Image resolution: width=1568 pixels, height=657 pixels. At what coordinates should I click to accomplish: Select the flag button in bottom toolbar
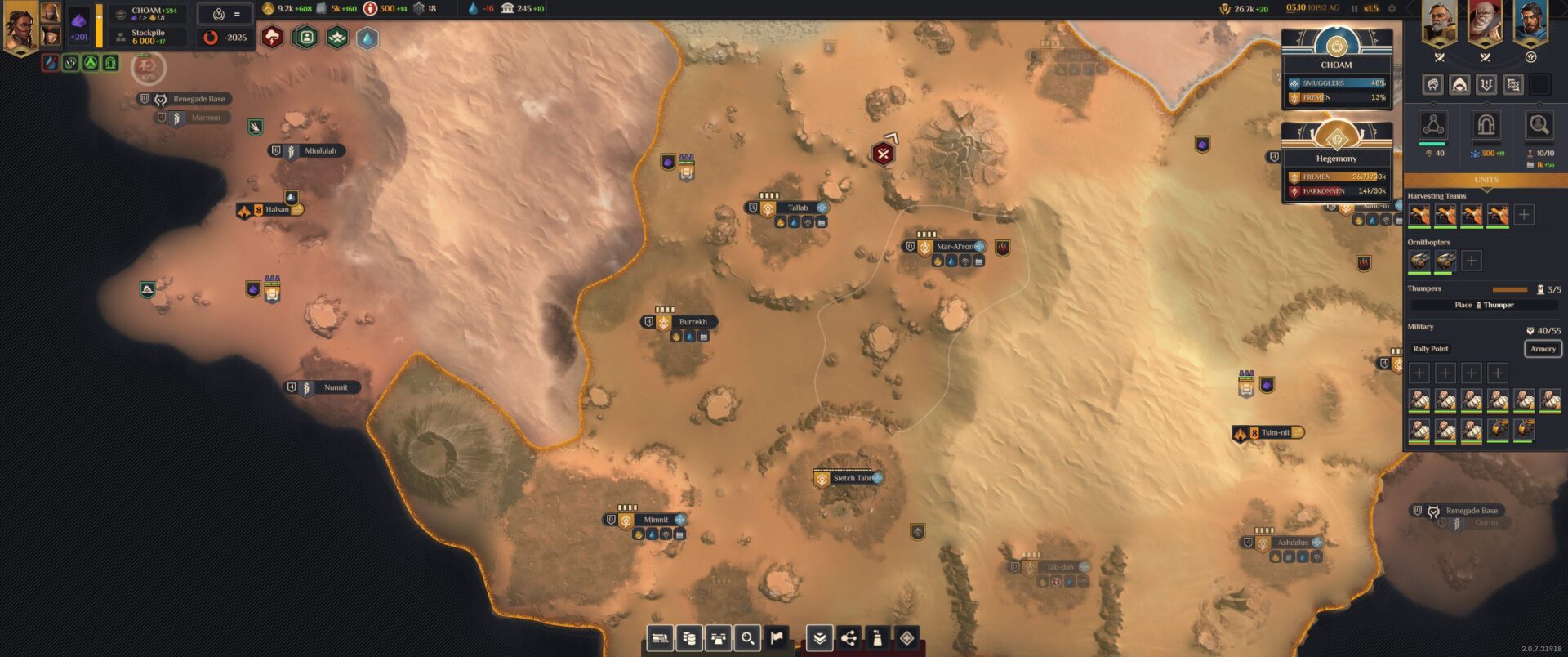coord(777,638)
